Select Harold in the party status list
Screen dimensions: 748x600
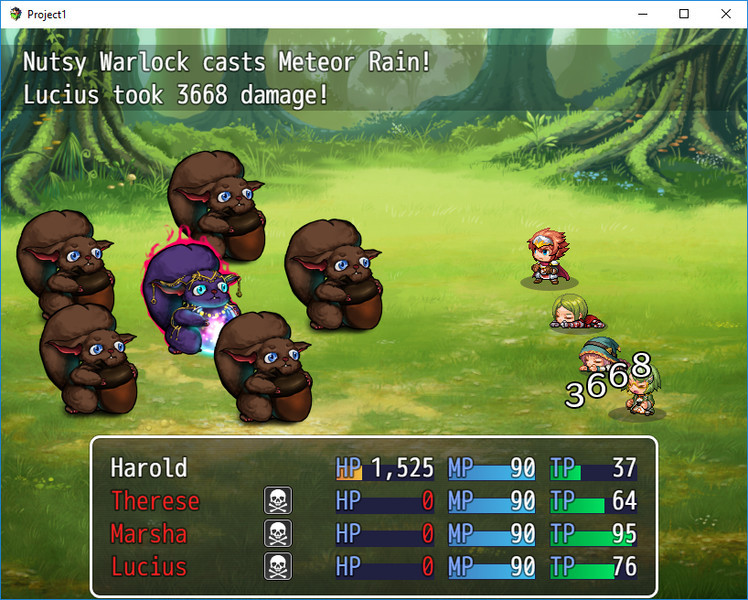point(149,468)
